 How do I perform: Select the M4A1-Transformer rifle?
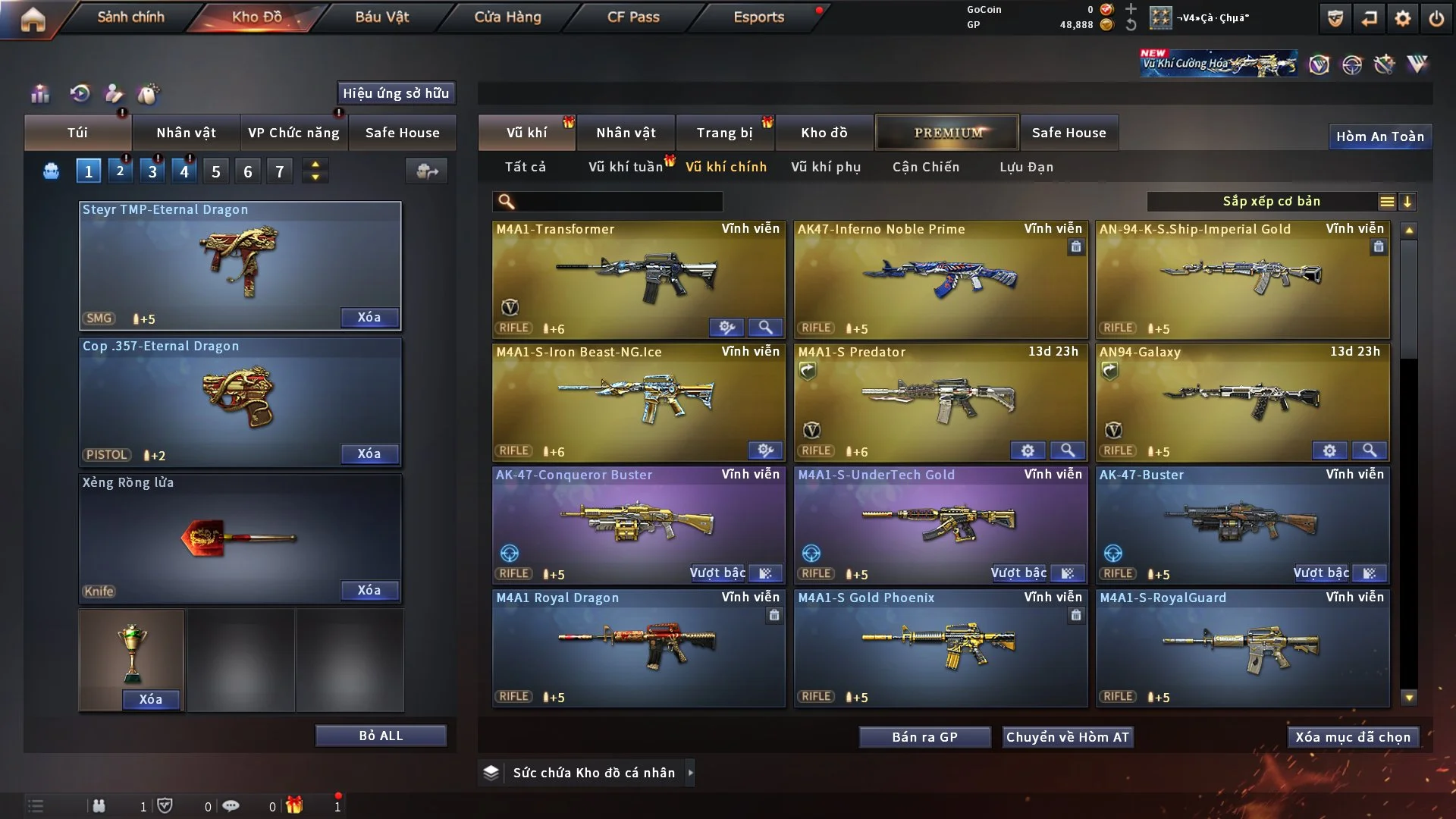[638, 278]
